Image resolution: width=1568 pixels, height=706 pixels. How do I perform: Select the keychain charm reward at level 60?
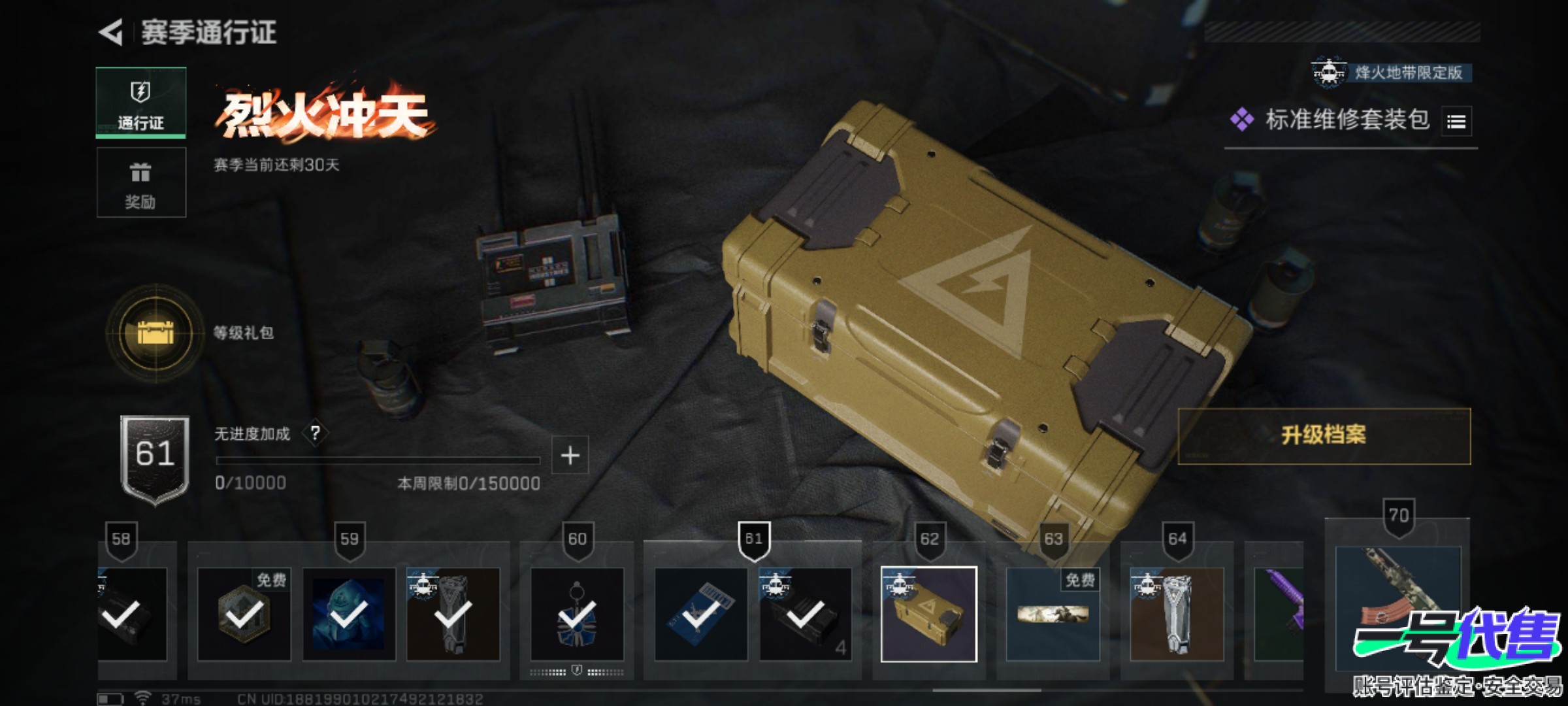click(577, 614)
